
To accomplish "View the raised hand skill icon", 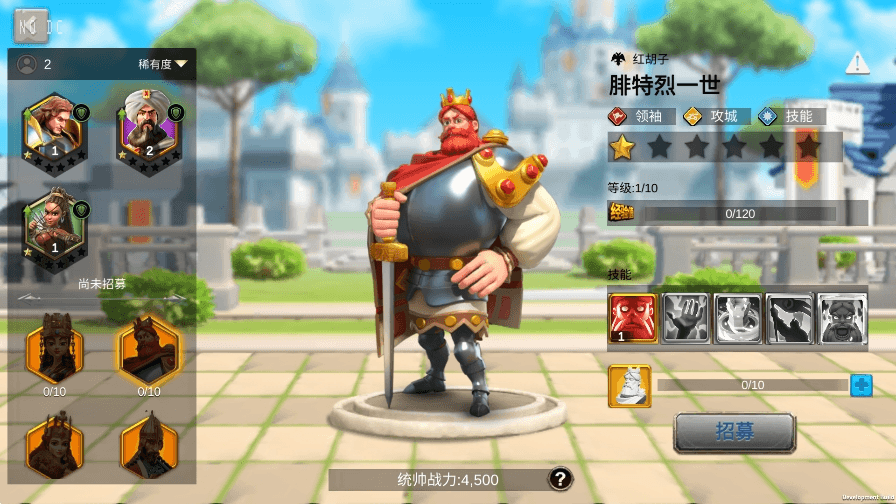I will point(685,319).
